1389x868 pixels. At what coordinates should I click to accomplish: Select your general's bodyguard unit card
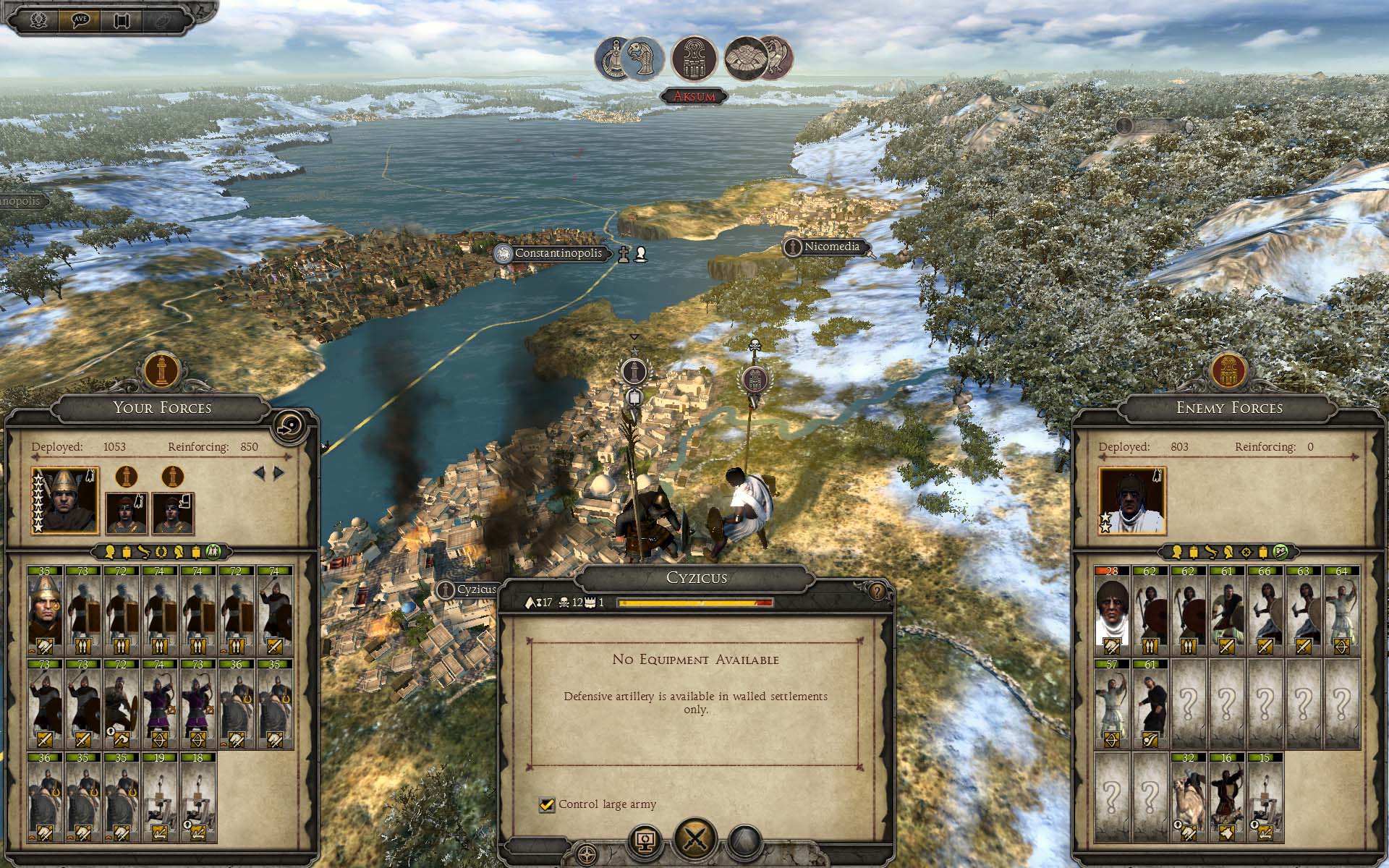pos(46,608)
